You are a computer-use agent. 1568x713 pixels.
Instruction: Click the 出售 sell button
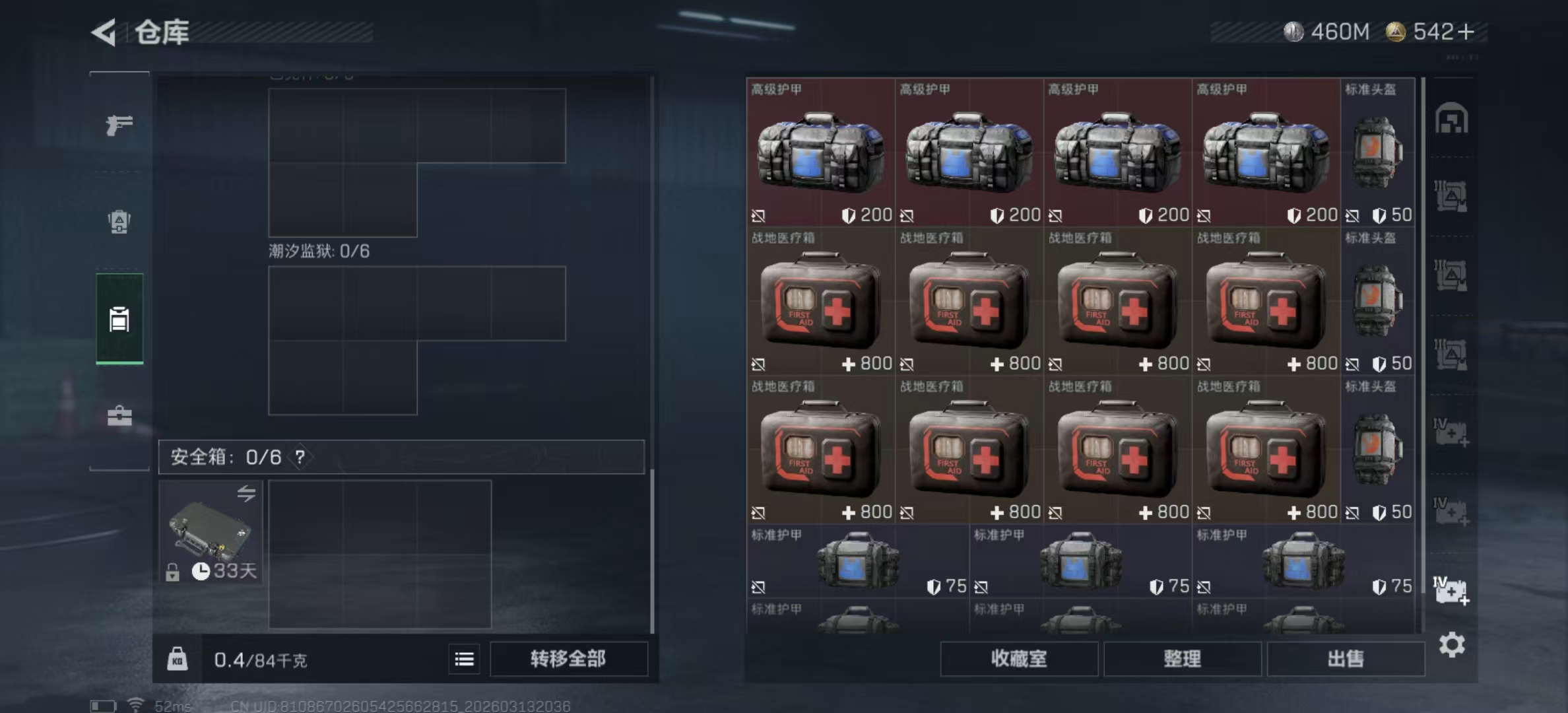(x=1346, y=659)
